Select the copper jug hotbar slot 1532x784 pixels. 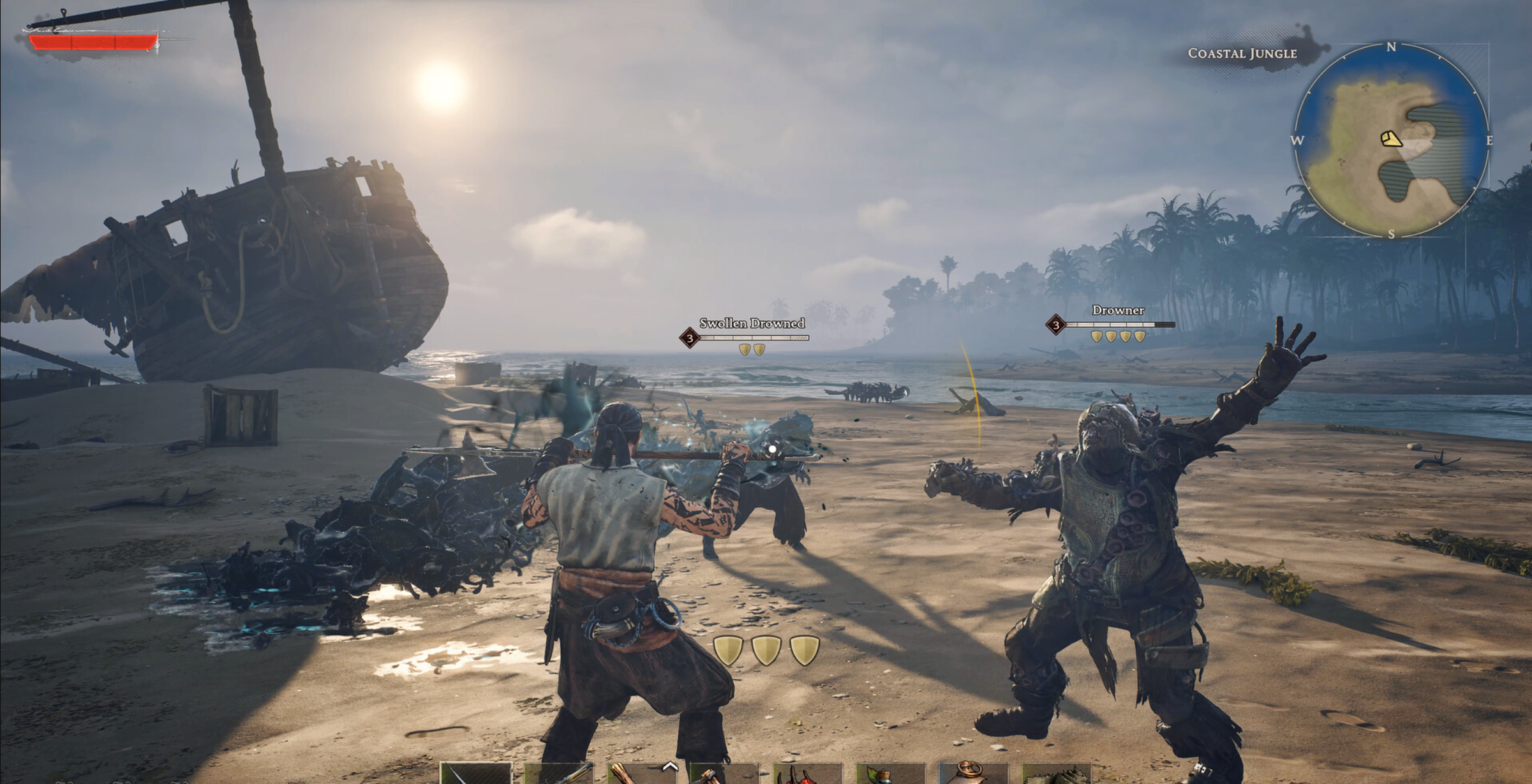click(x=973, y=773)
